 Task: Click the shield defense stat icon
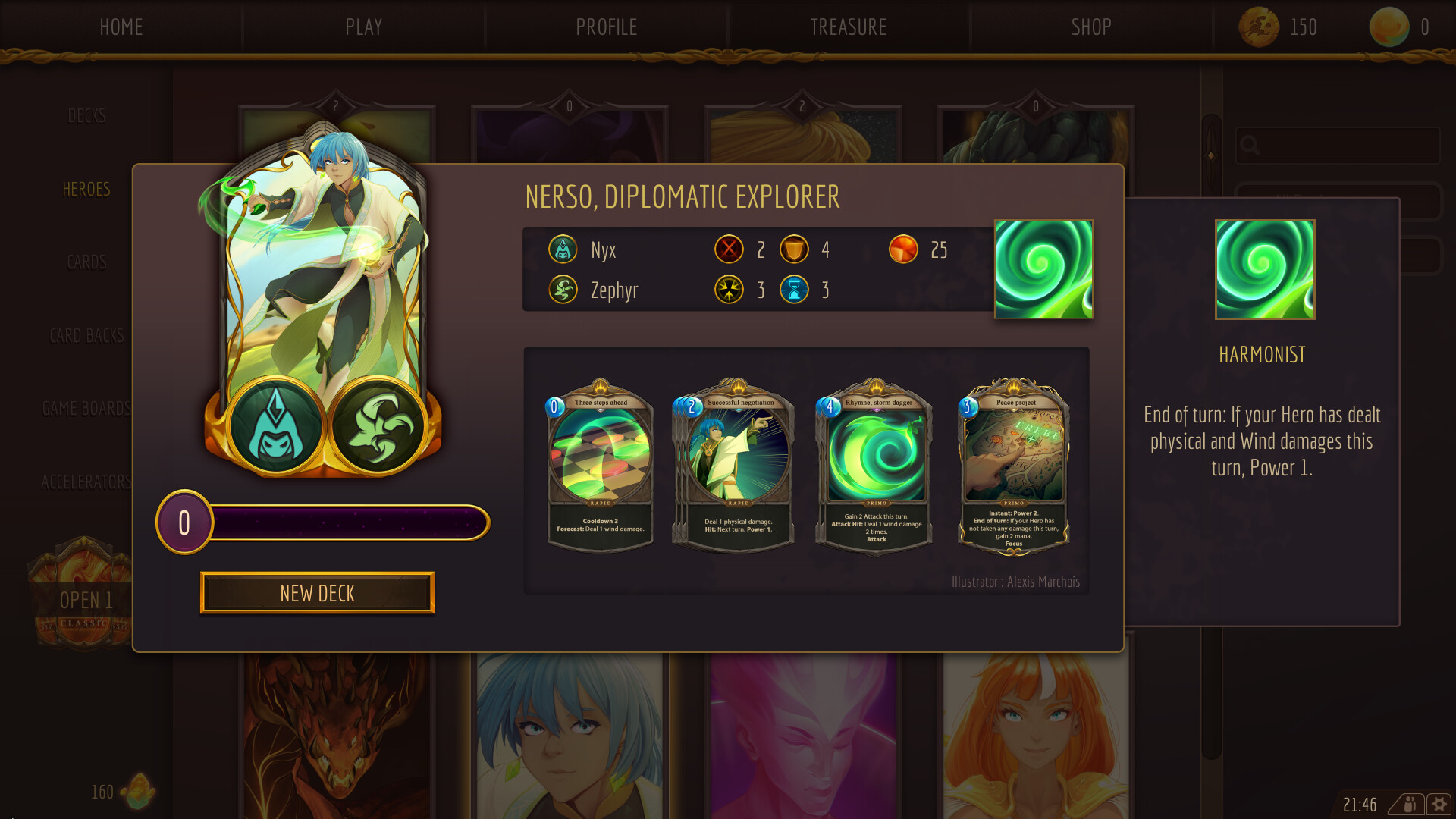[794, 249]
